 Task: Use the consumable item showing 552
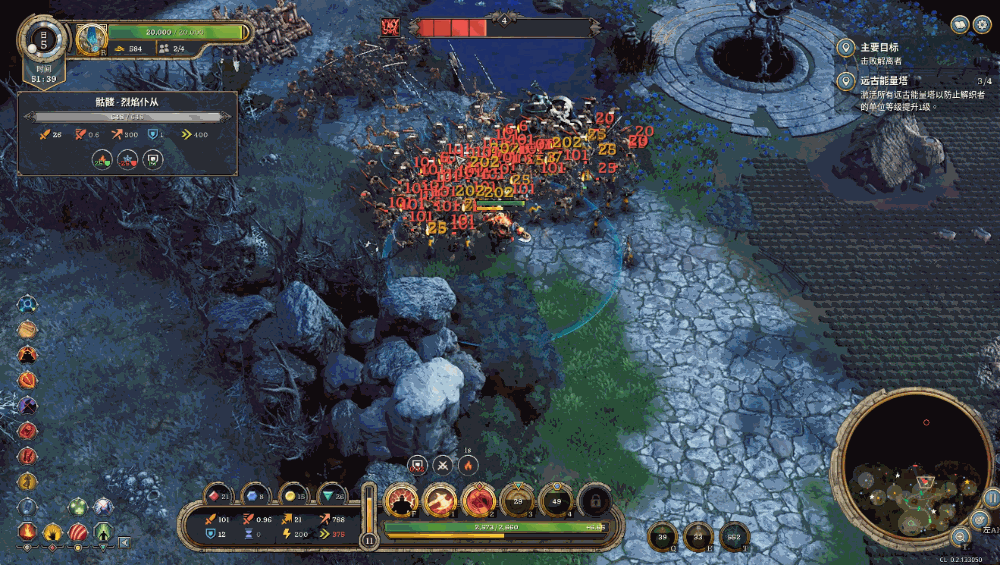[735, 536]
